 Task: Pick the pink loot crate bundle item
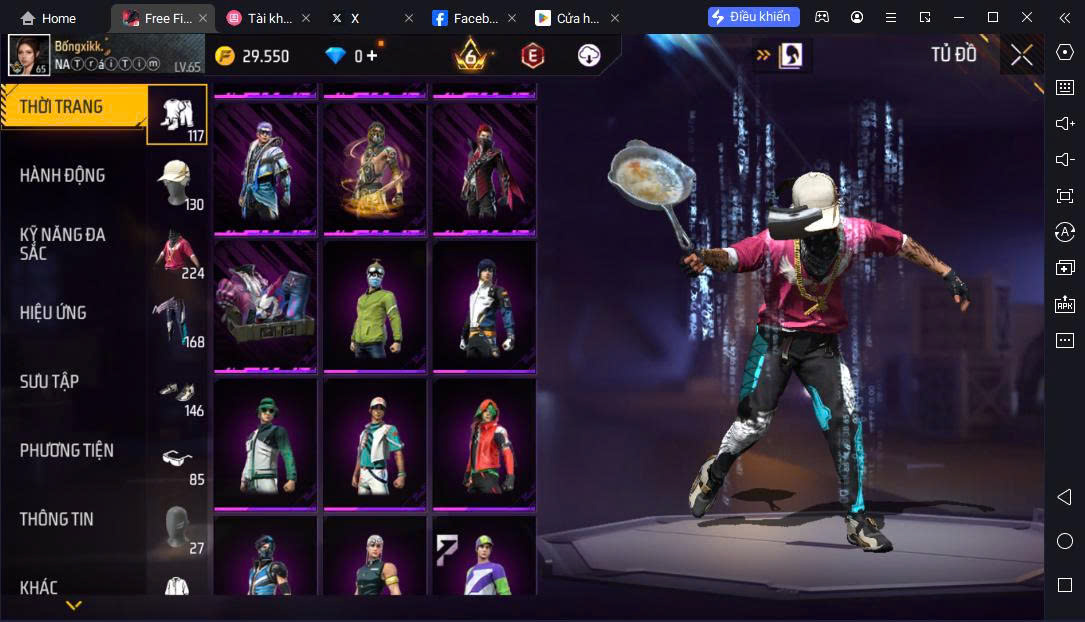pyautogui.click(x=266, y=306)
